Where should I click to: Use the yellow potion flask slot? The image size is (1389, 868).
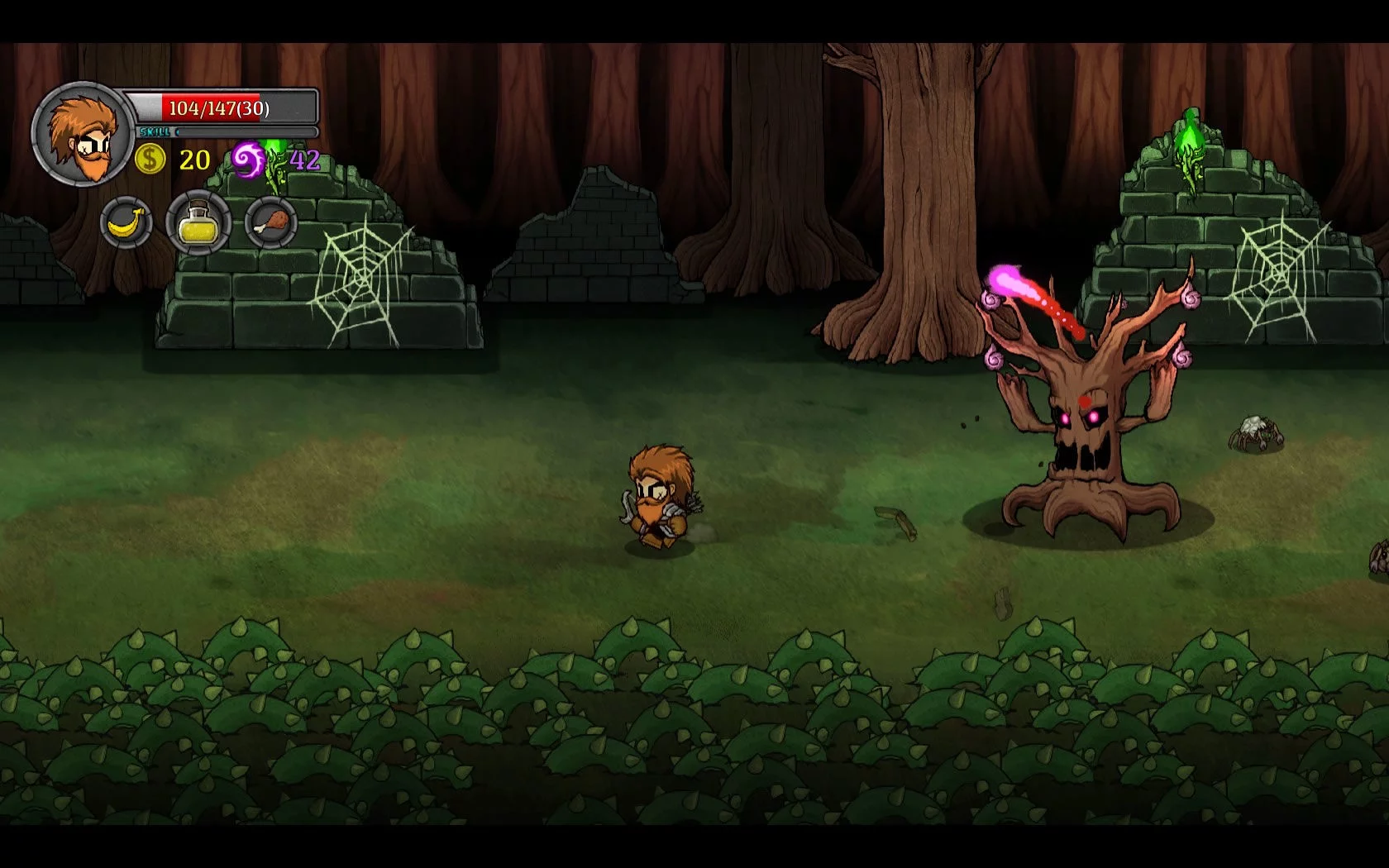pyautogui.click(x=198, y=222)
